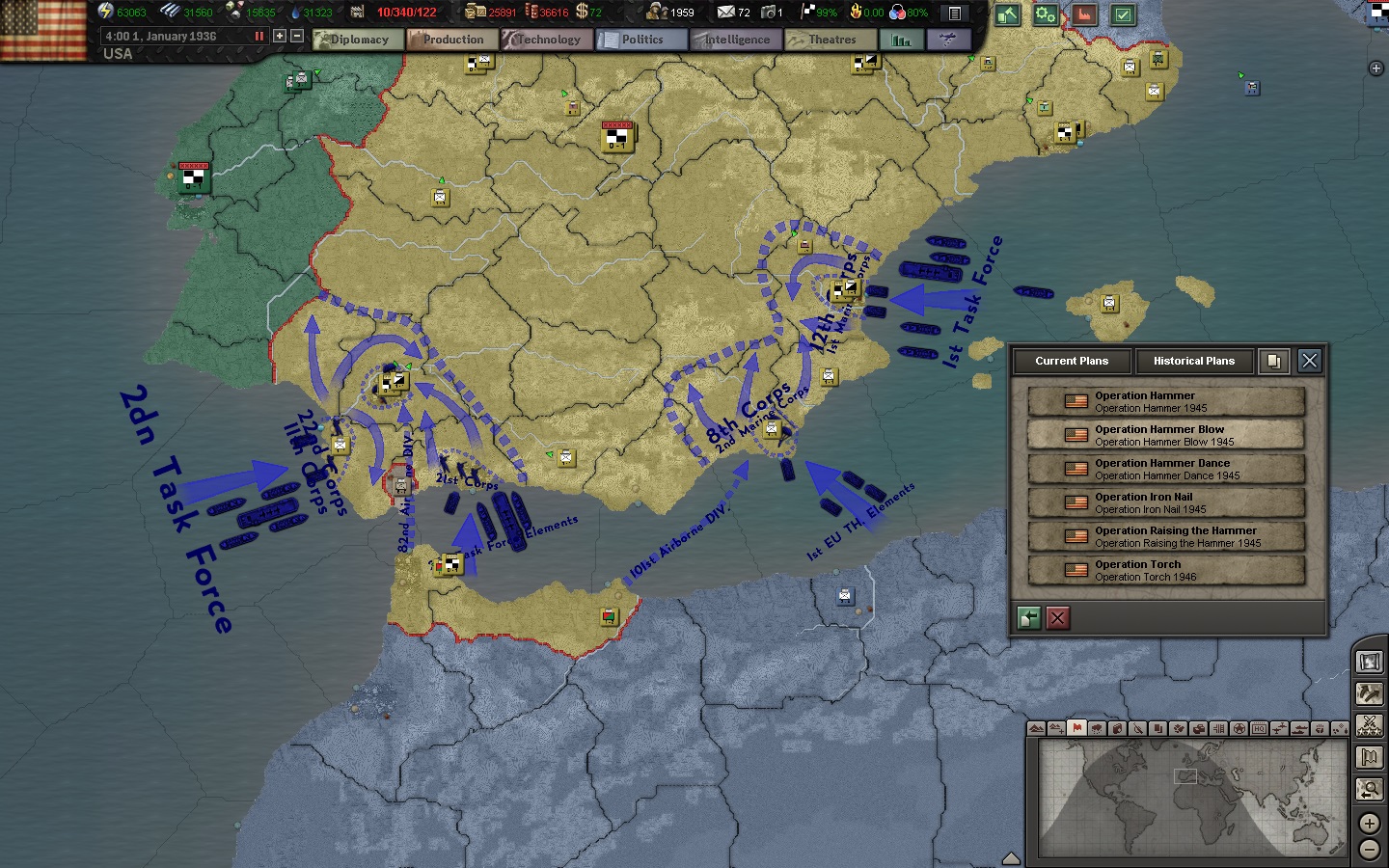Toggle the green checkmark alert icon

[1121, 15]
